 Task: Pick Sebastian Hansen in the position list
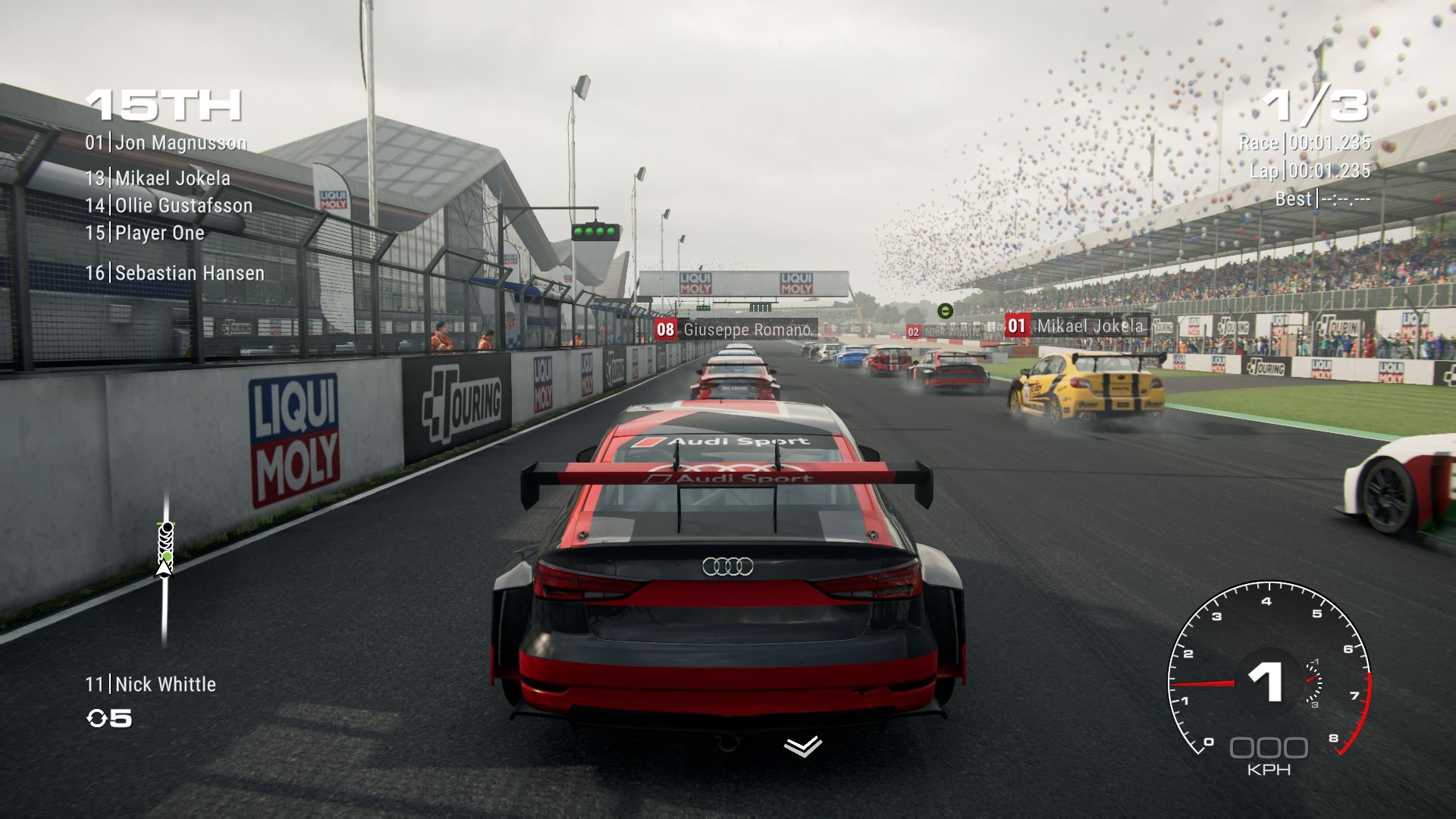coord(175,273)
